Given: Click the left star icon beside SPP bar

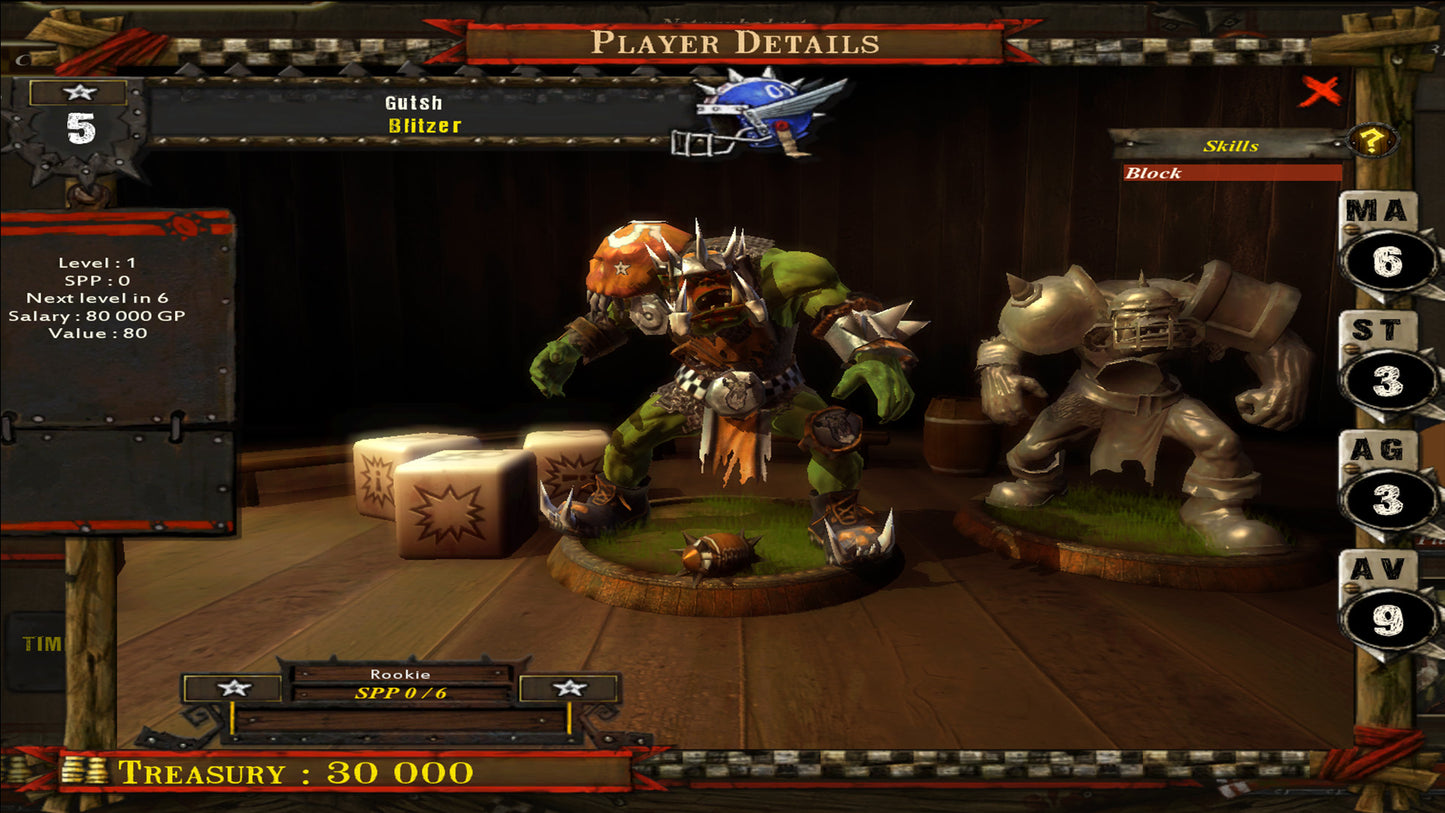Looking at the screenshot, I should pyautogui.click(x=233, y=688).
